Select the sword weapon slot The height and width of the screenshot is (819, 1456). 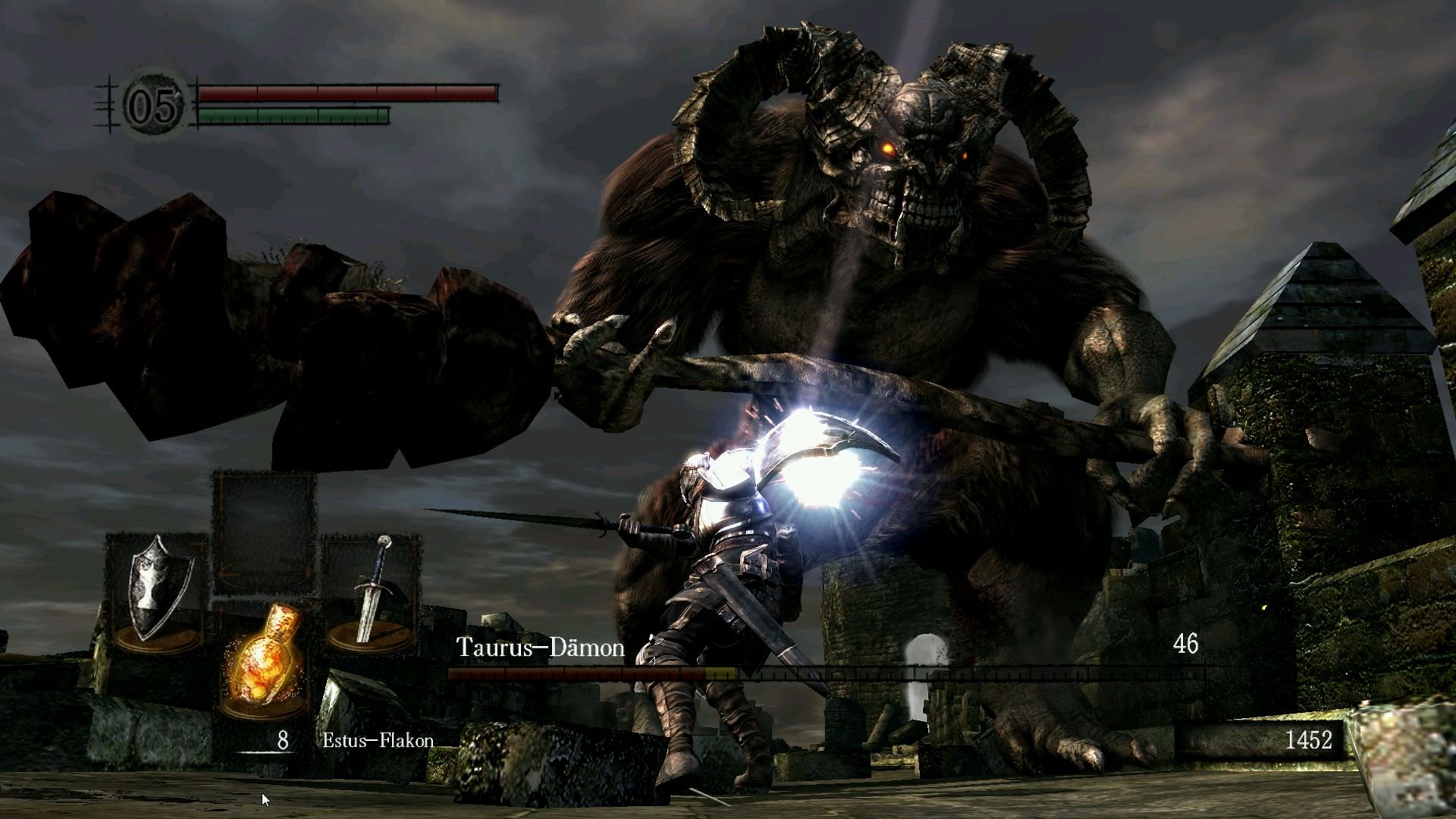[x=372, y=591]
